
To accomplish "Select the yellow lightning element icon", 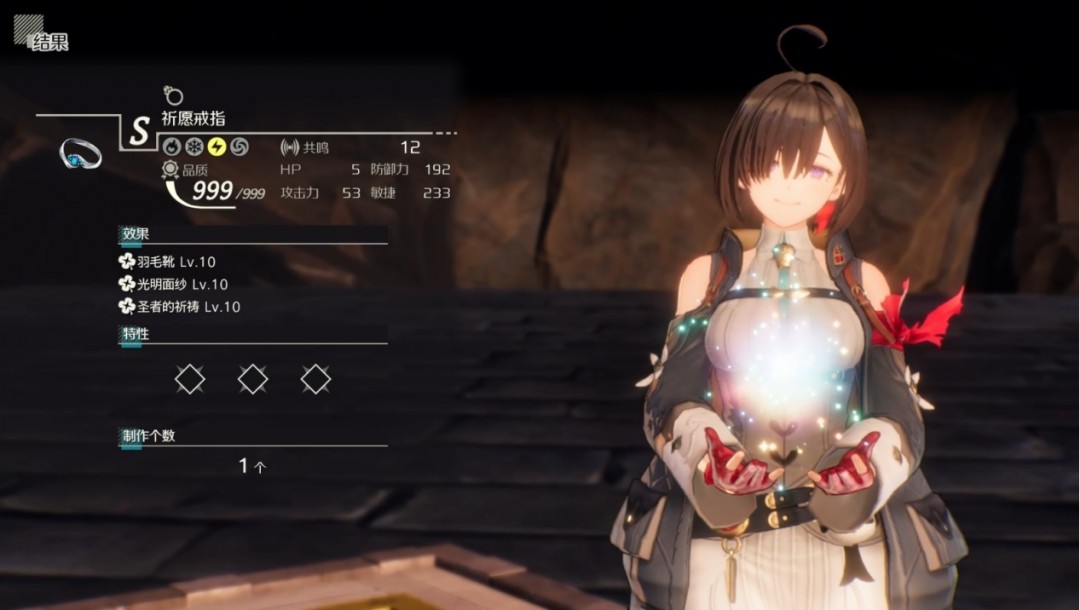I will coord(216,147).
